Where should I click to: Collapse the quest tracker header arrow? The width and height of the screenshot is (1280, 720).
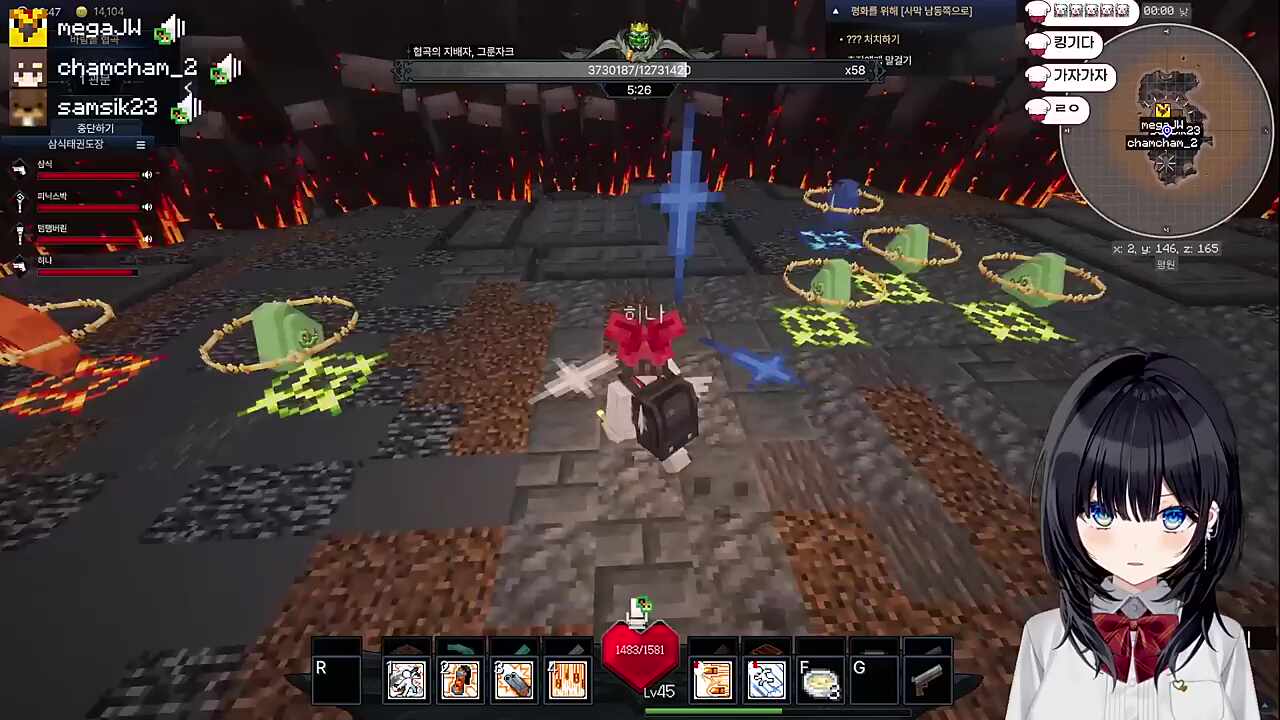tap(836, 11)
